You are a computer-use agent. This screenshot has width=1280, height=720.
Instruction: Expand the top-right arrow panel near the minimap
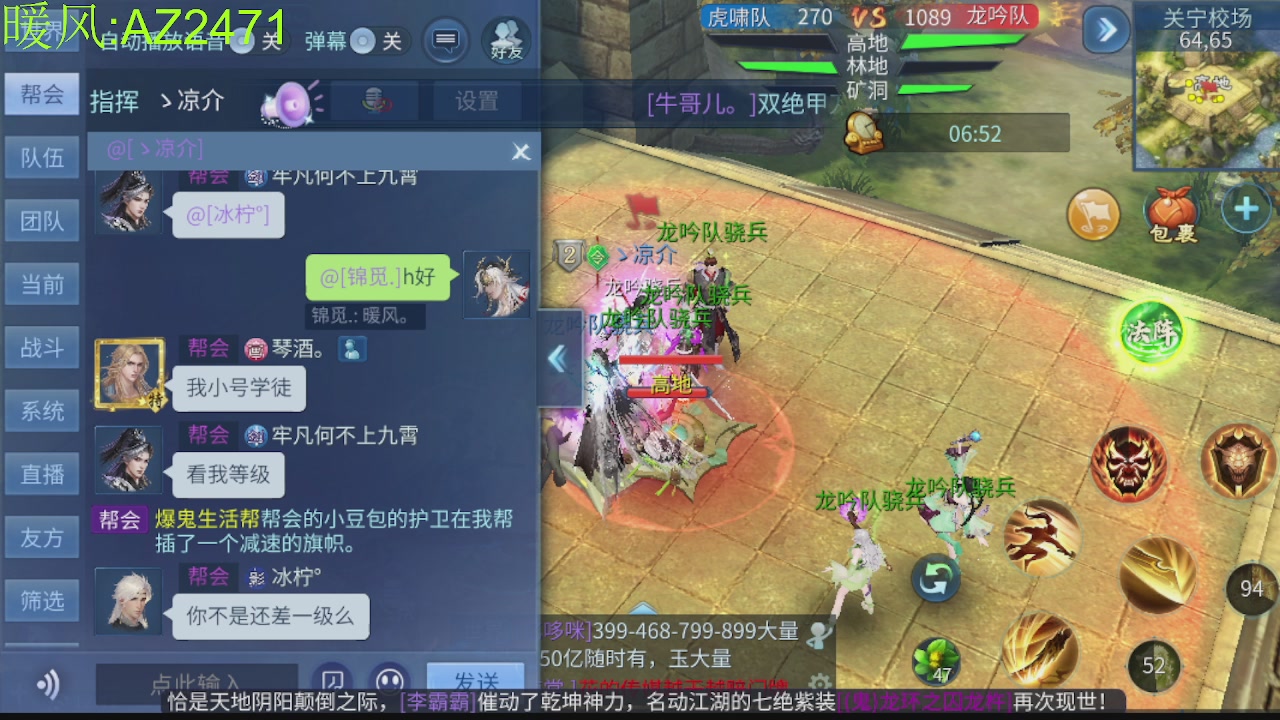(1104, 31)
